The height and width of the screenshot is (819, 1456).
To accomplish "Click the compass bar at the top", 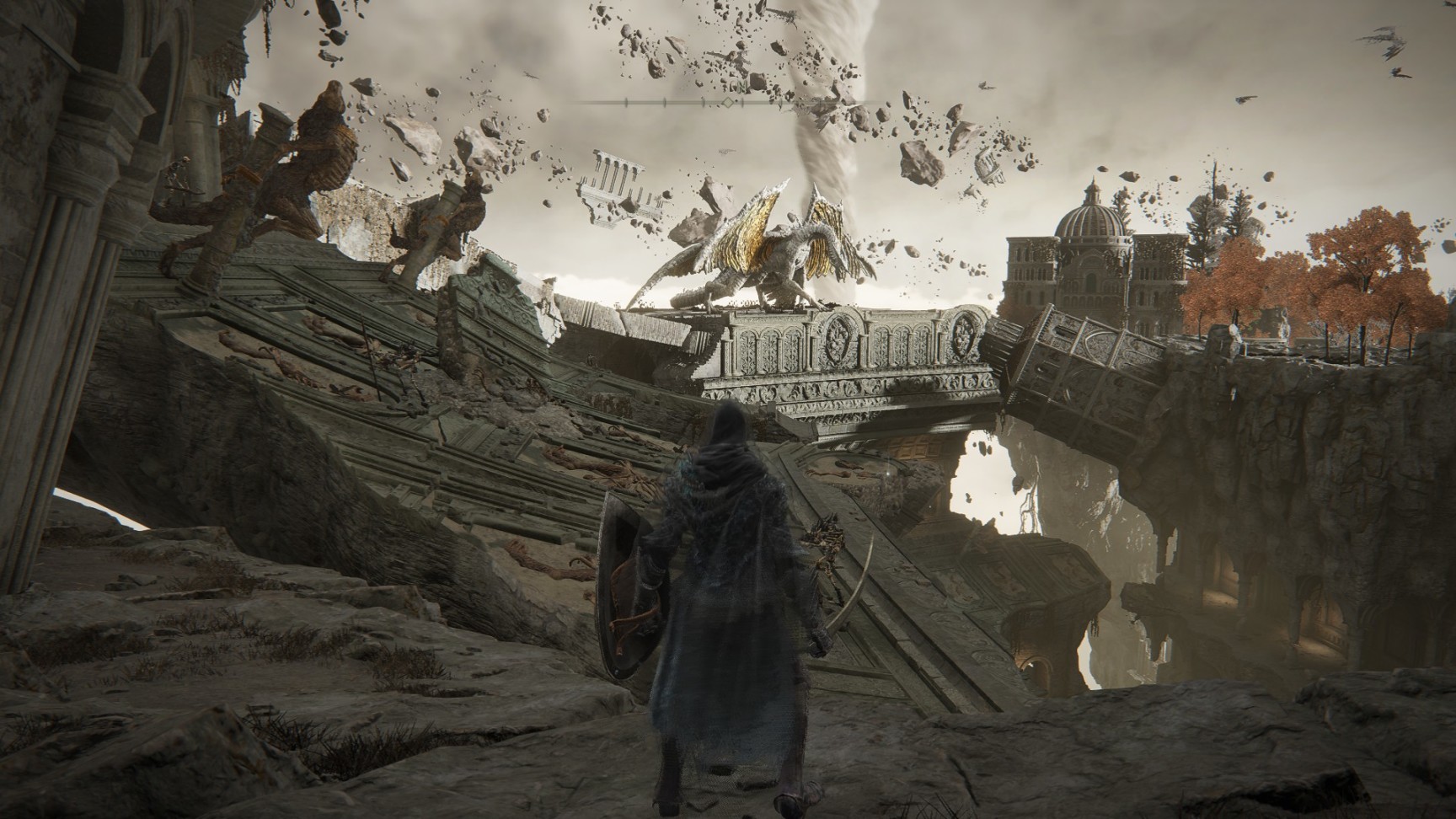I will click(x=728, y=103).
